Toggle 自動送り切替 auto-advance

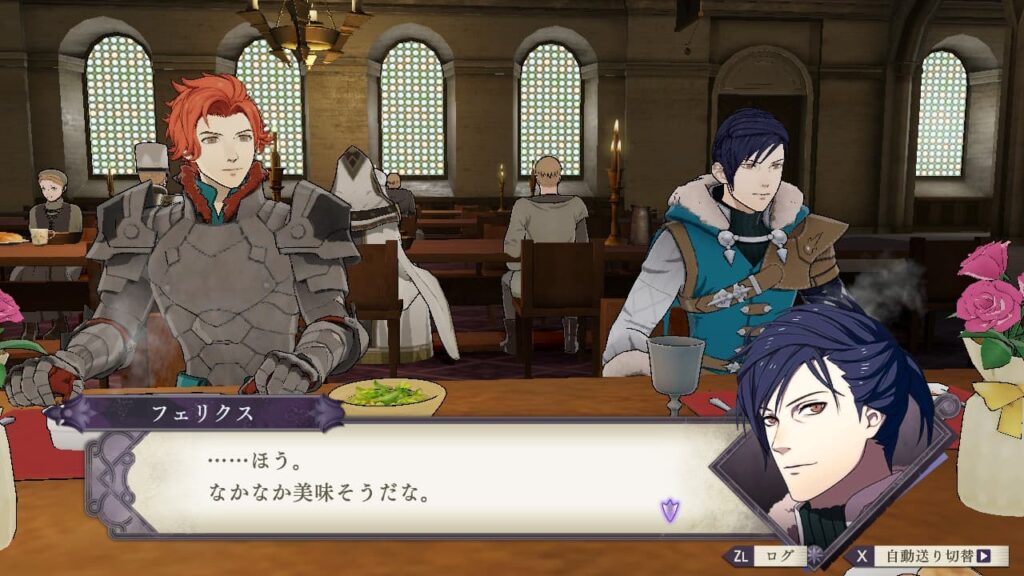[930, 556]
